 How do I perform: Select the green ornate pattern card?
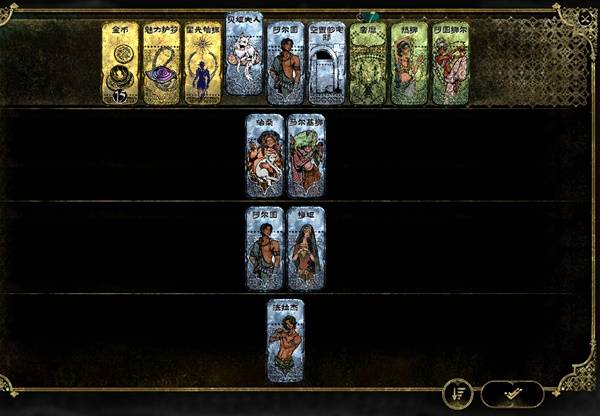pos(368,64)
